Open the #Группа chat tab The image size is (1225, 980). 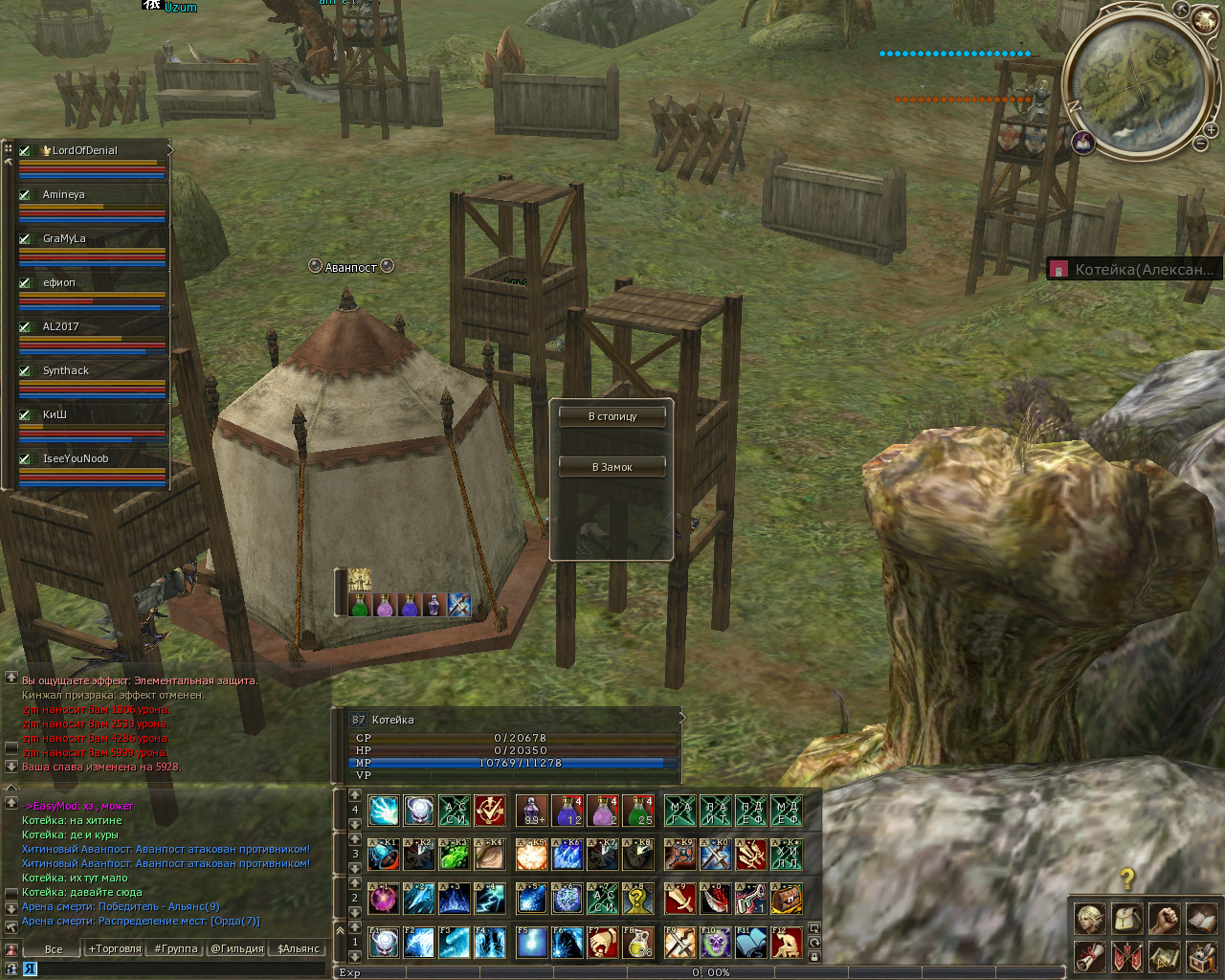point(175,948)
